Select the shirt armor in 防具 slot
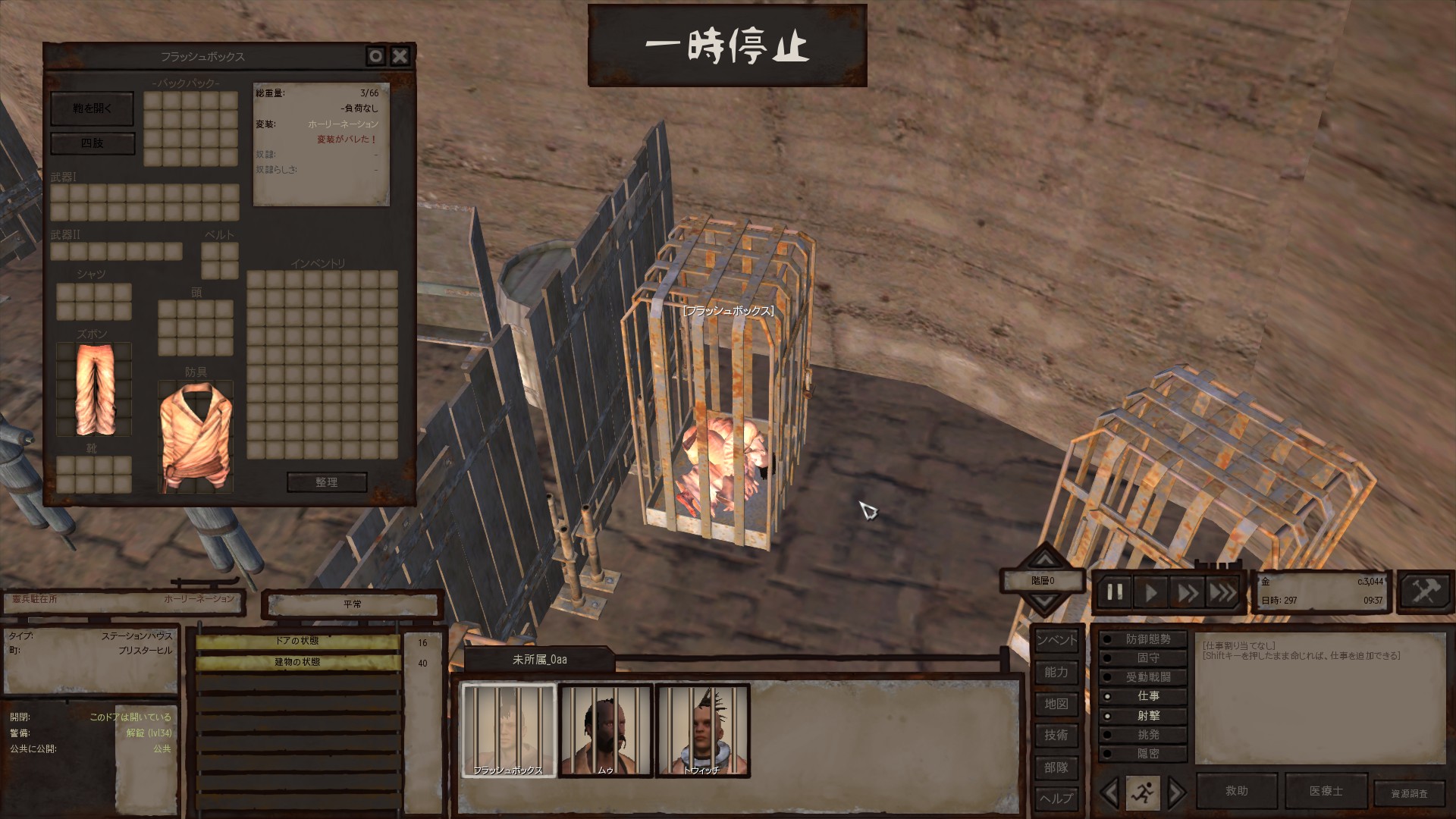The width and height of the screenshot is (1456, 819). coord(195,436)
